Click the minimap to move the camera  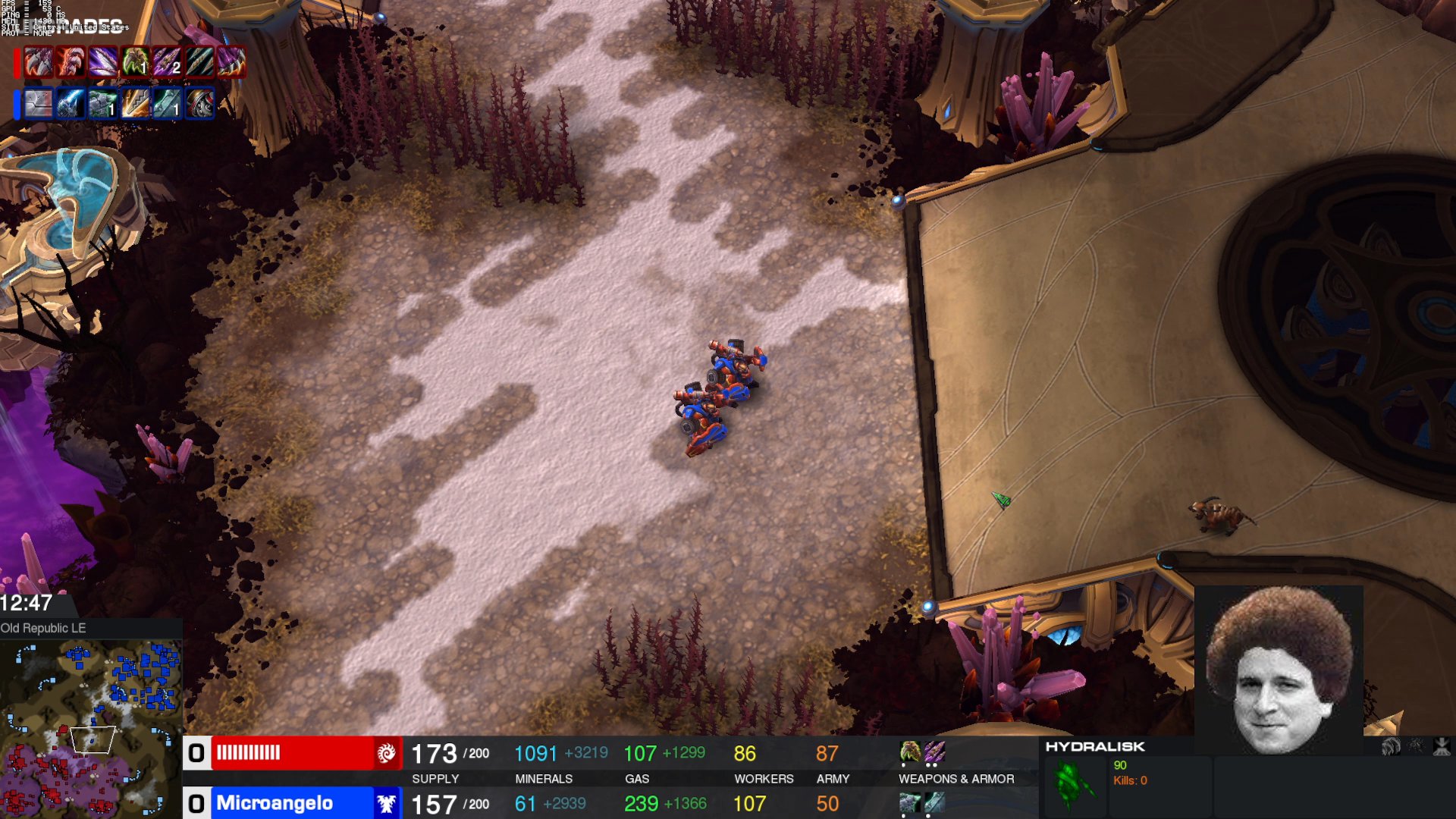[91, 728]
